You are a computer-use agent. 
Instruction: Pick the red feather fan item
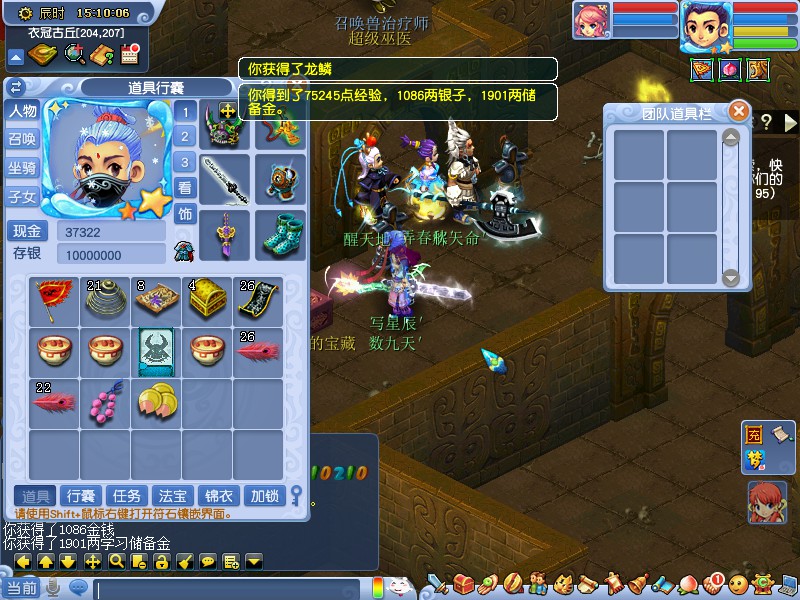(x=54, y=298)
